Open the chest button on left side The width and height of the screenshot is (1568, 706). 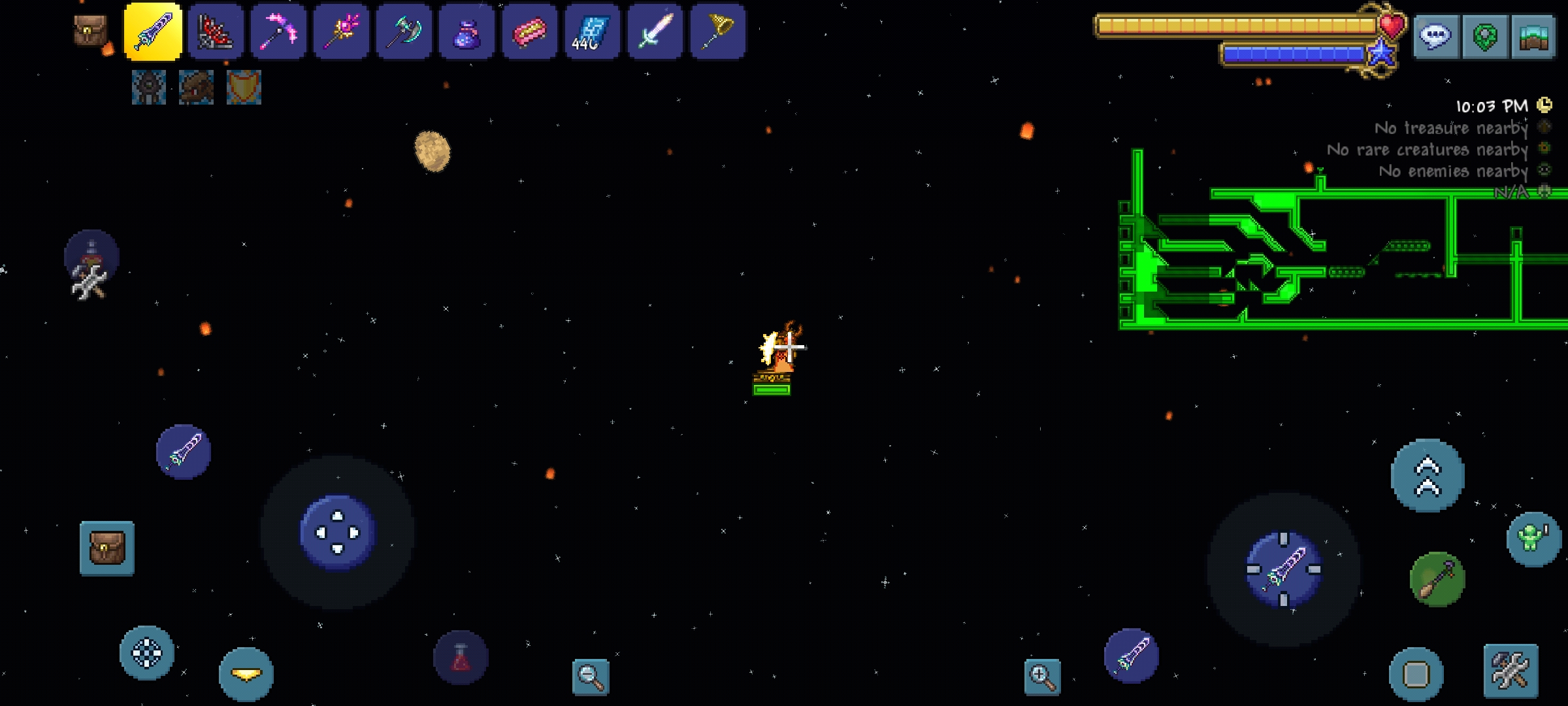(x=107, y=548)
